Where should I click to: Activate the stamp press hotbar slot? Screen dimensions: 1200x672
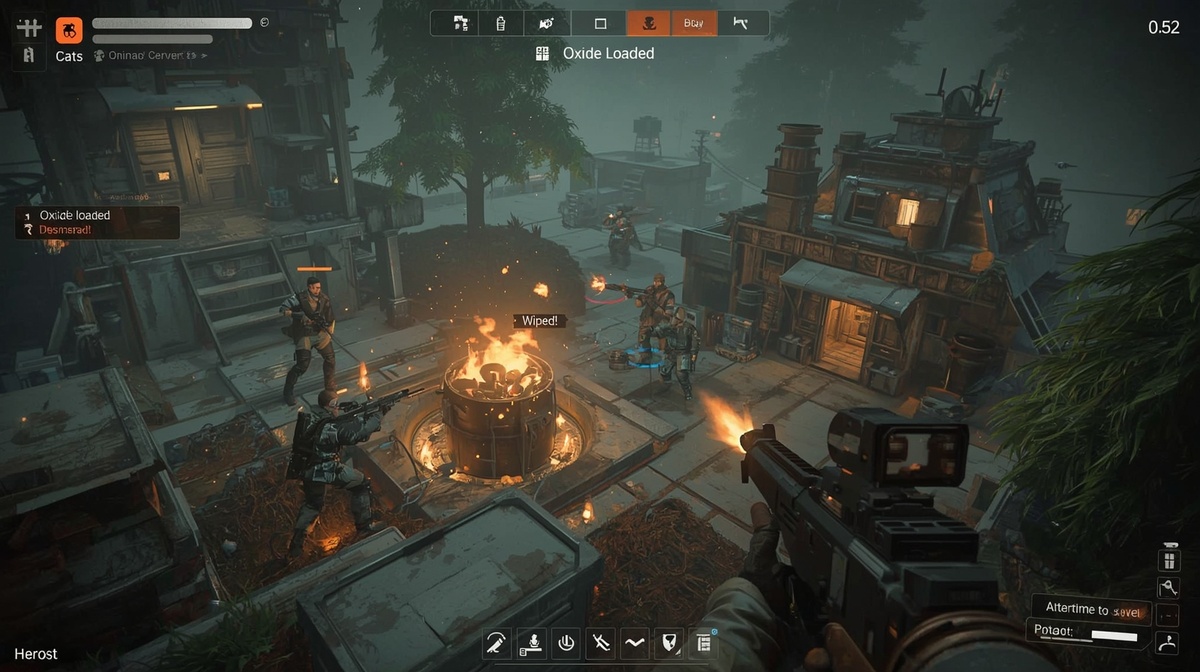click(x=532, y=644)
